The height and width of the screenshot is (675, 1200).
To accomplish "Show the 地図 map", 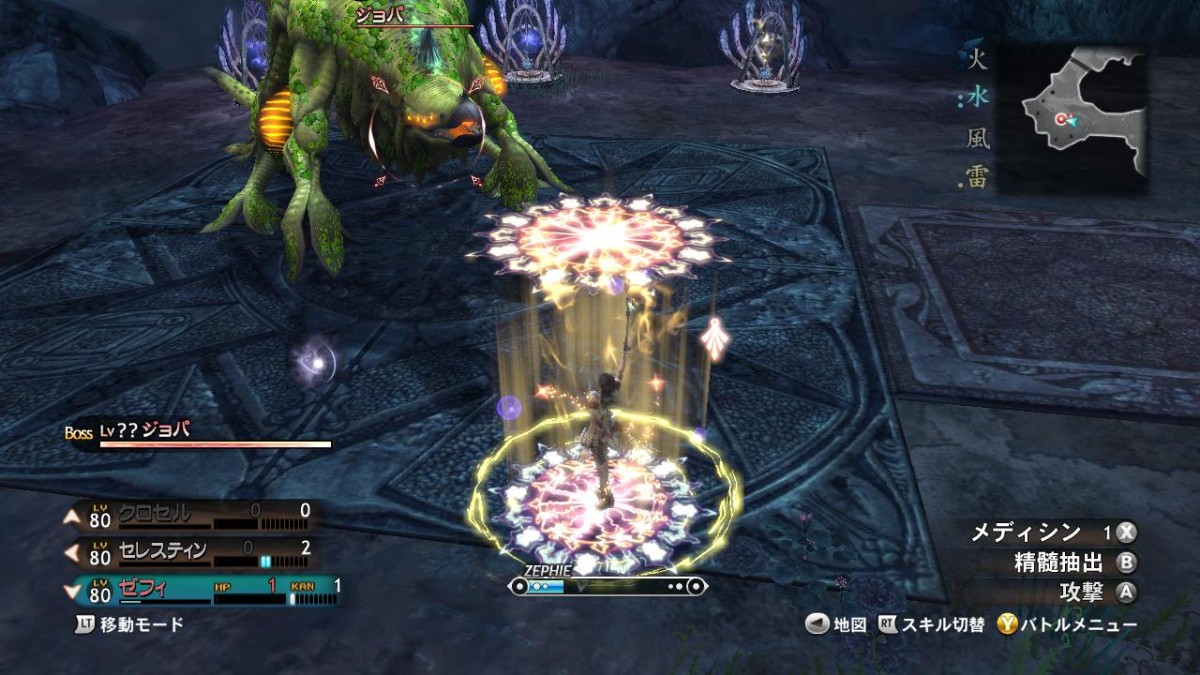I will point(837,625).
